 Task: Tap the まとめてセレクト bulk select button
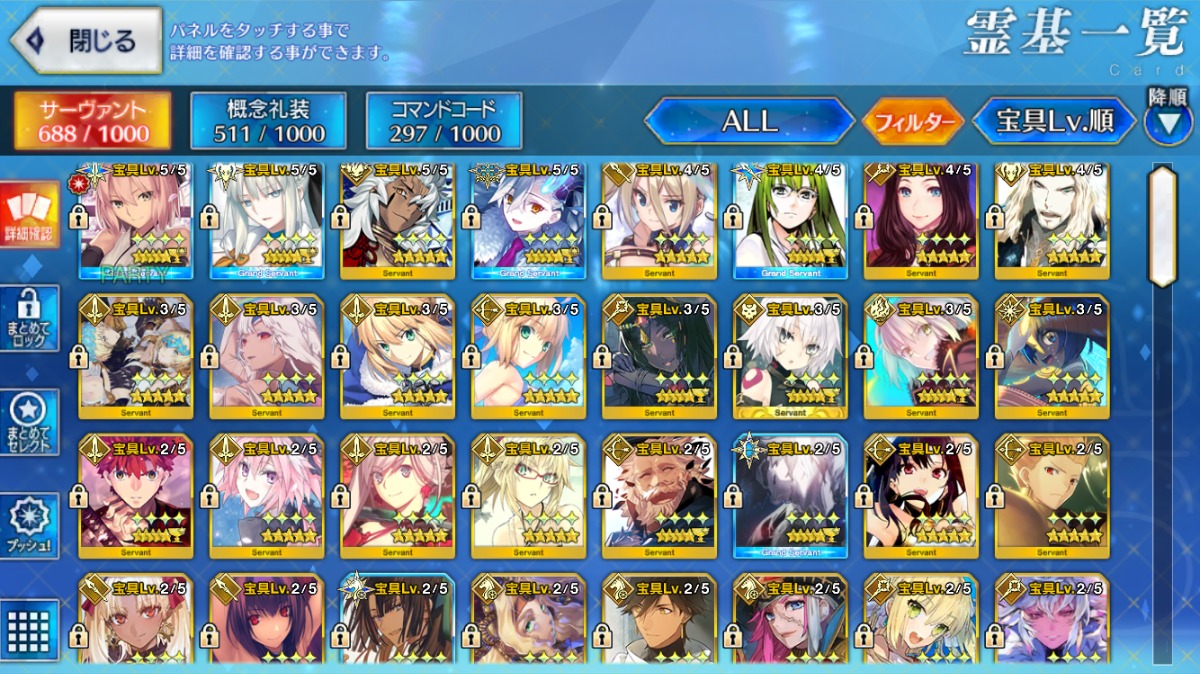tap(29, 421)
